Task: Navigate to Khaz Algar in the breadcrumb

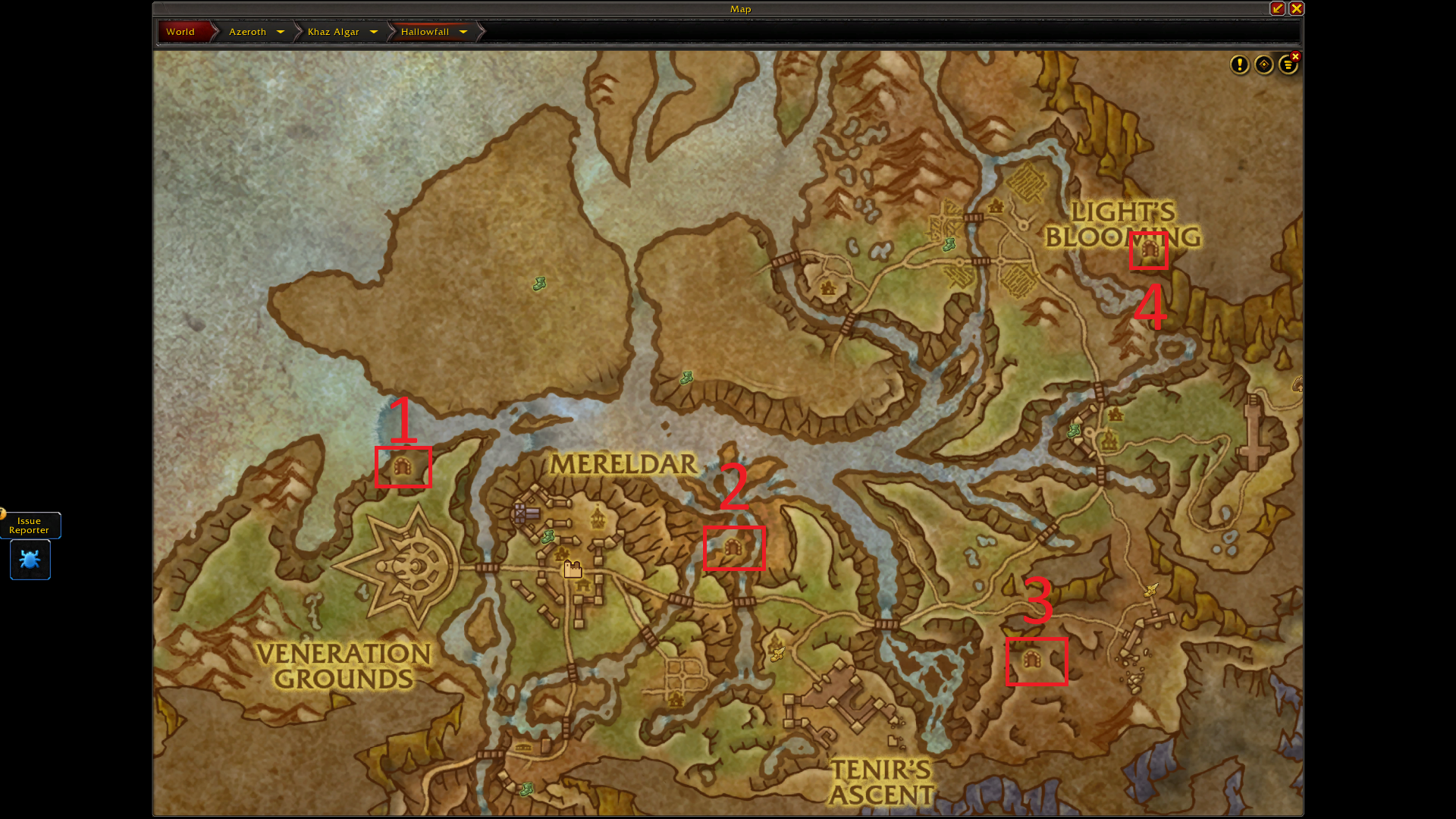Action: (333, 32)
